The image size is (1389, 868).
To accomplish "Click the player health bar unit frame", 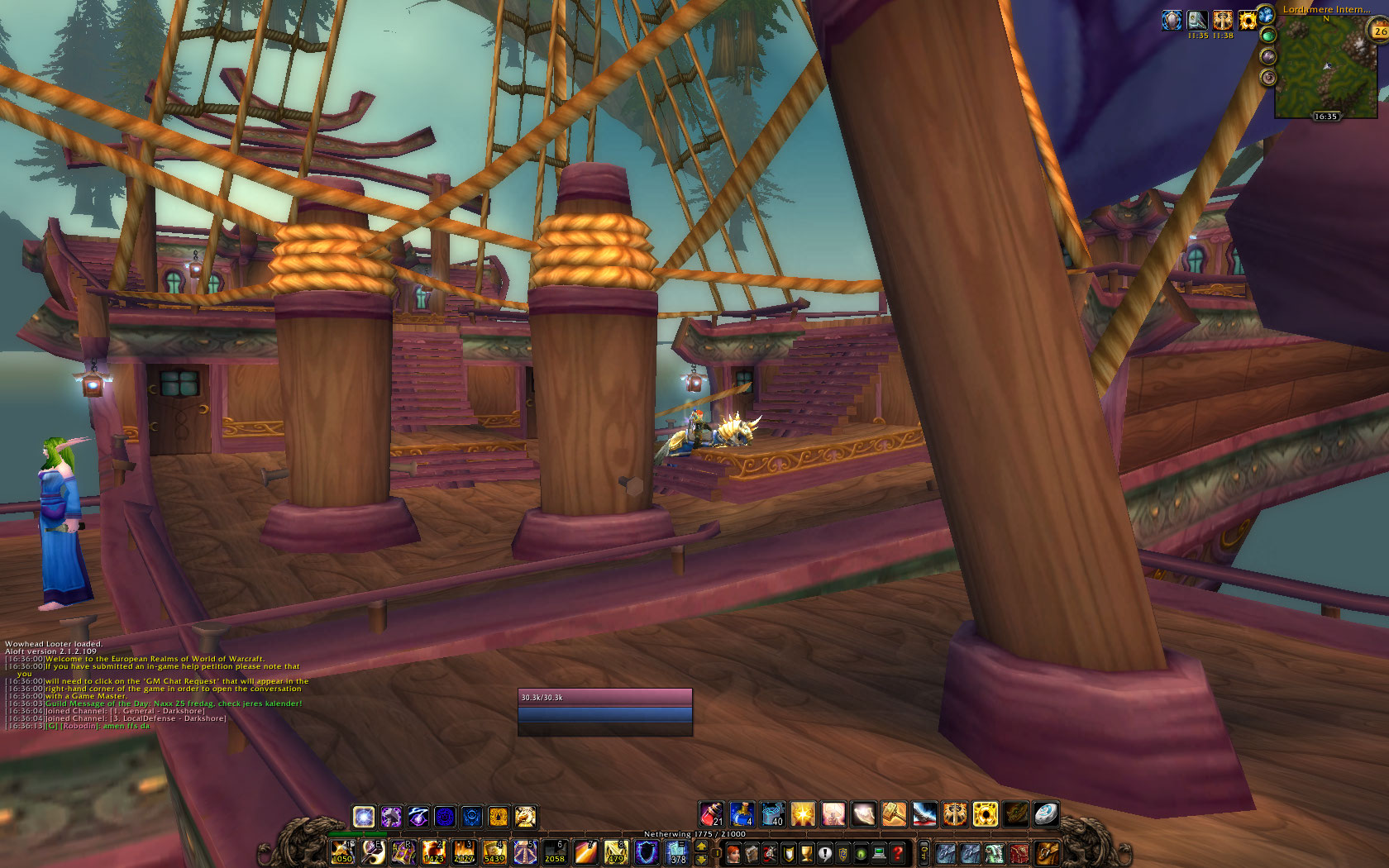I will point(604,697).
